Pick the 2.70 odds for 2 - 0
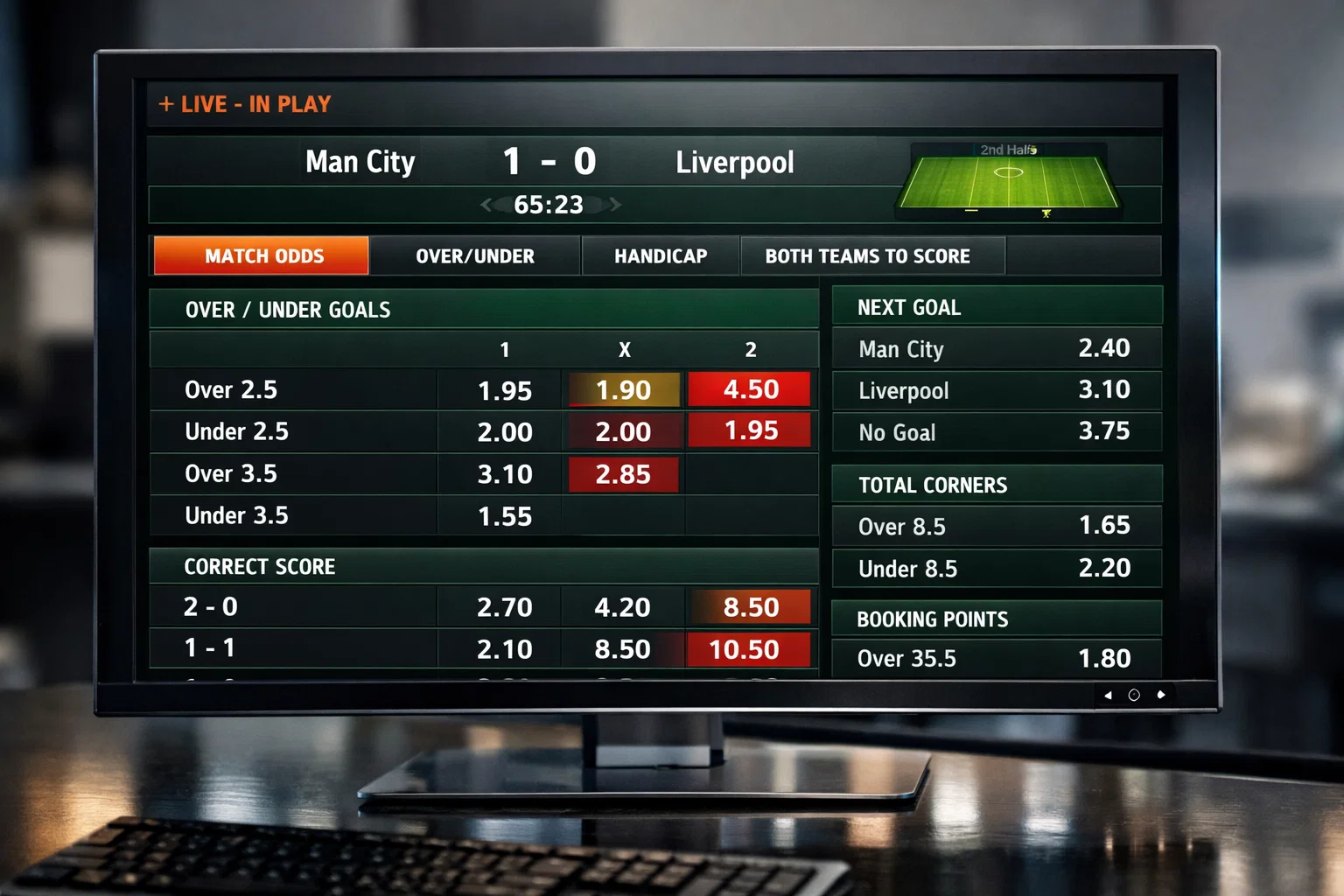The image size is (1344, 896). (505, 607)
